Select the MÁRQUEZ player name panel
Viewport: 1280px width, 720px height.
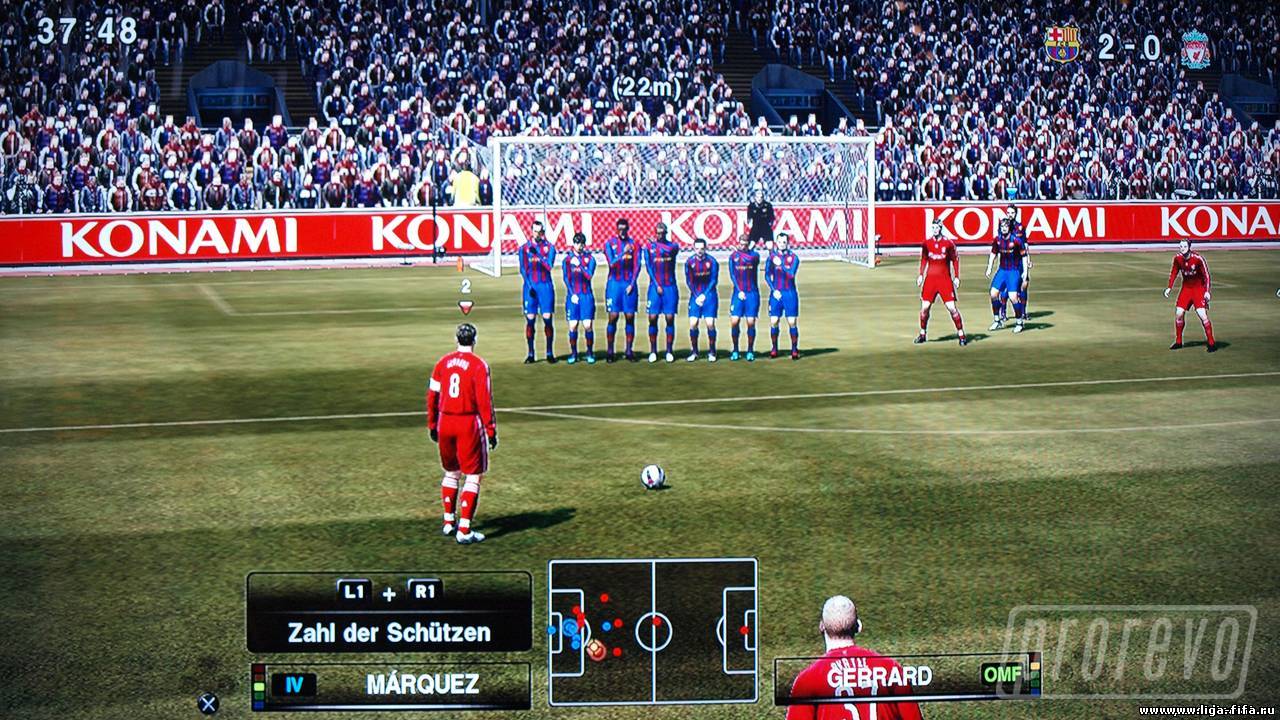click(391, 685)
